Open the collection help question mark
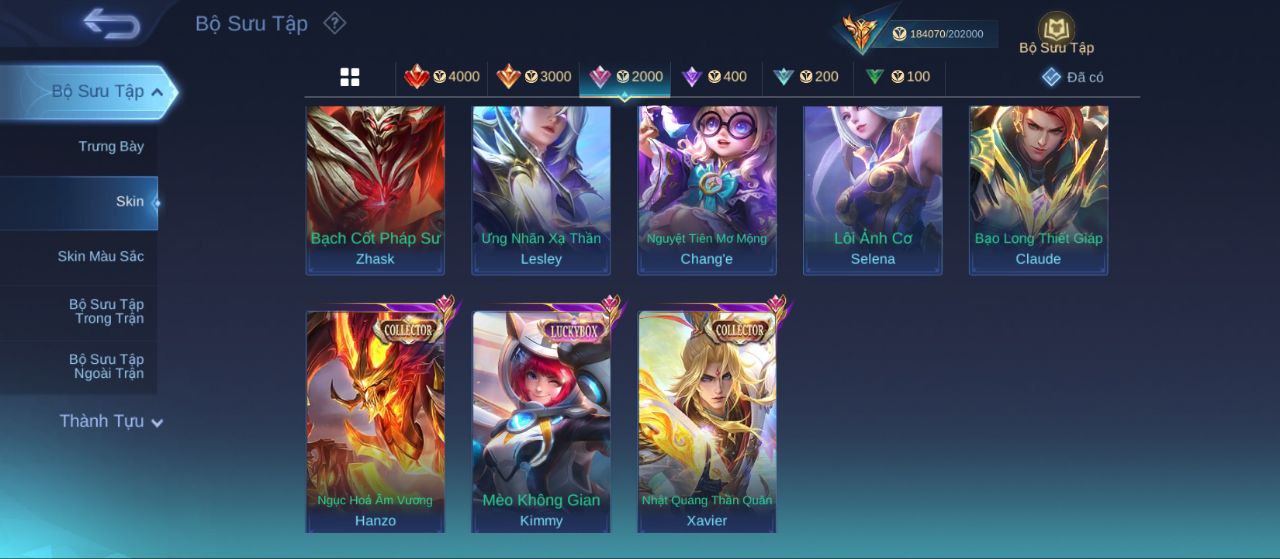1280x559 pixels. coord(335,23)
